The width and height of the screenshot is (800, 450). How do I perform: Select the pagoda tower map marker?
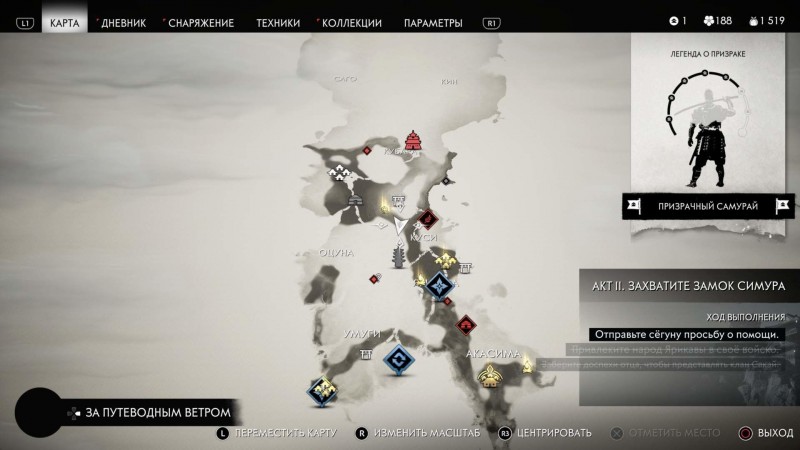click(x=400, y=260)
